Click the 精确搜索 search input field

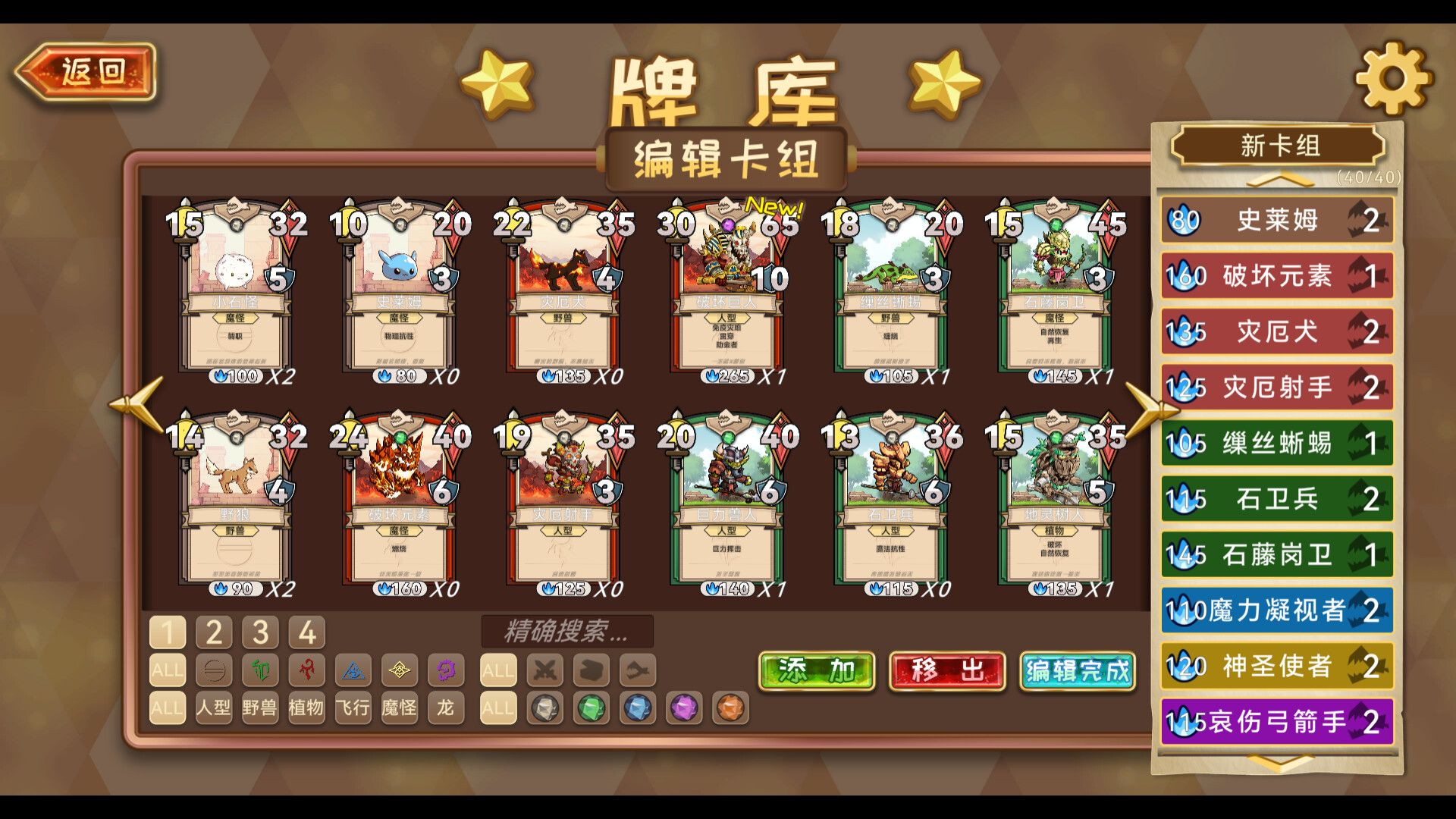click(569, 632)
